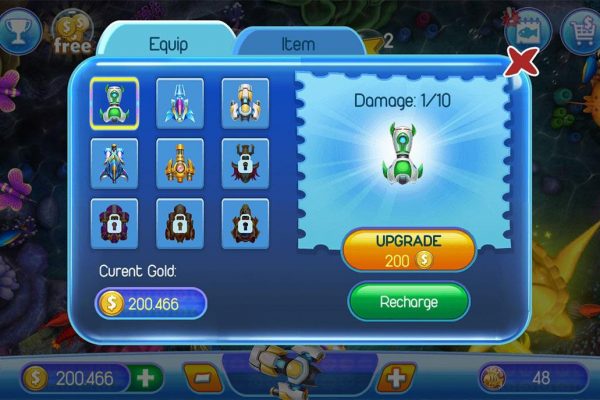This screenshot has height=400, width=600.
Task: Tap the green Recharge button
Action: click(408, 300)
